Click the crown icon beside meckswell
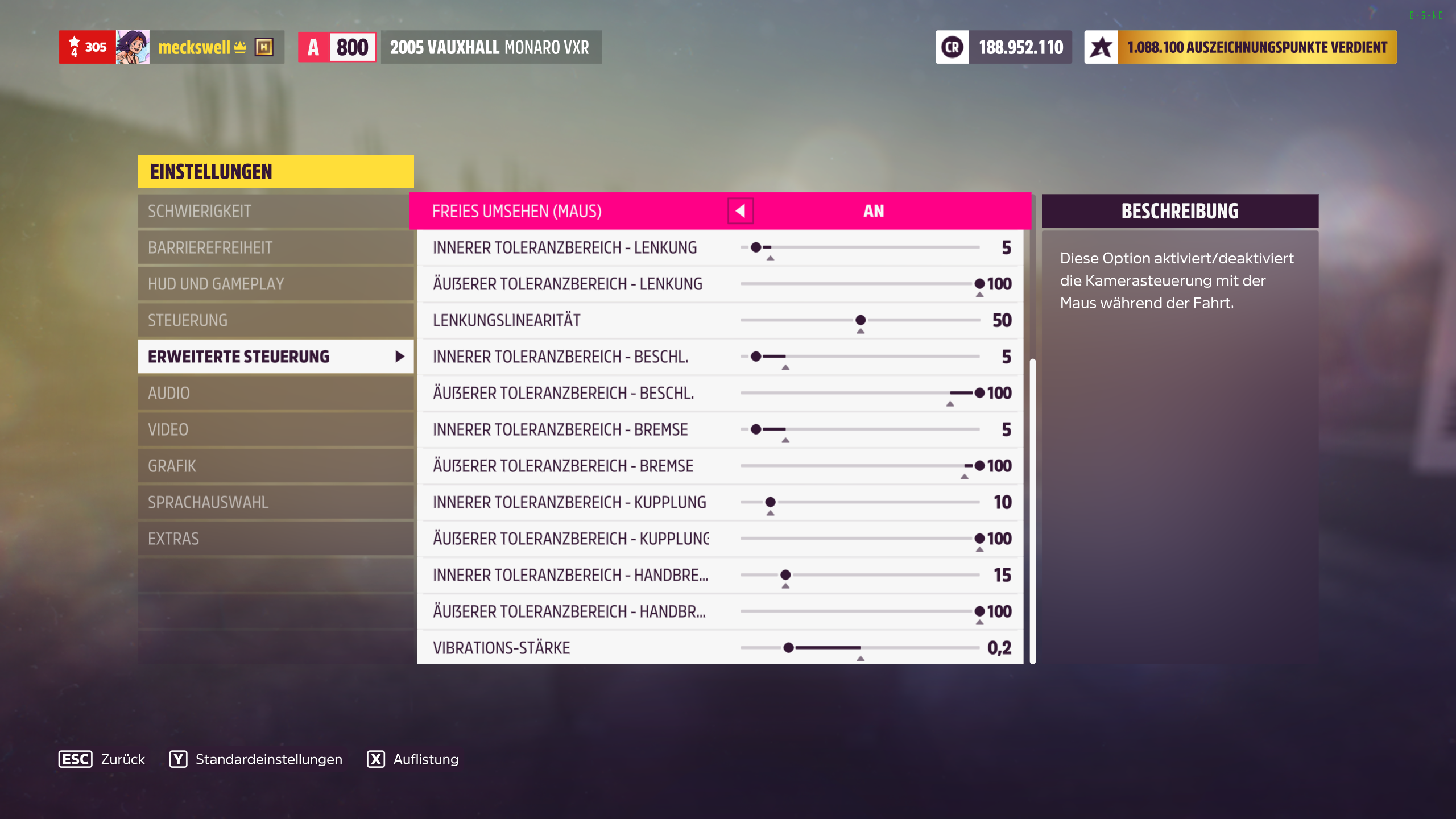 pyautogui.click(x=239, y=47)
